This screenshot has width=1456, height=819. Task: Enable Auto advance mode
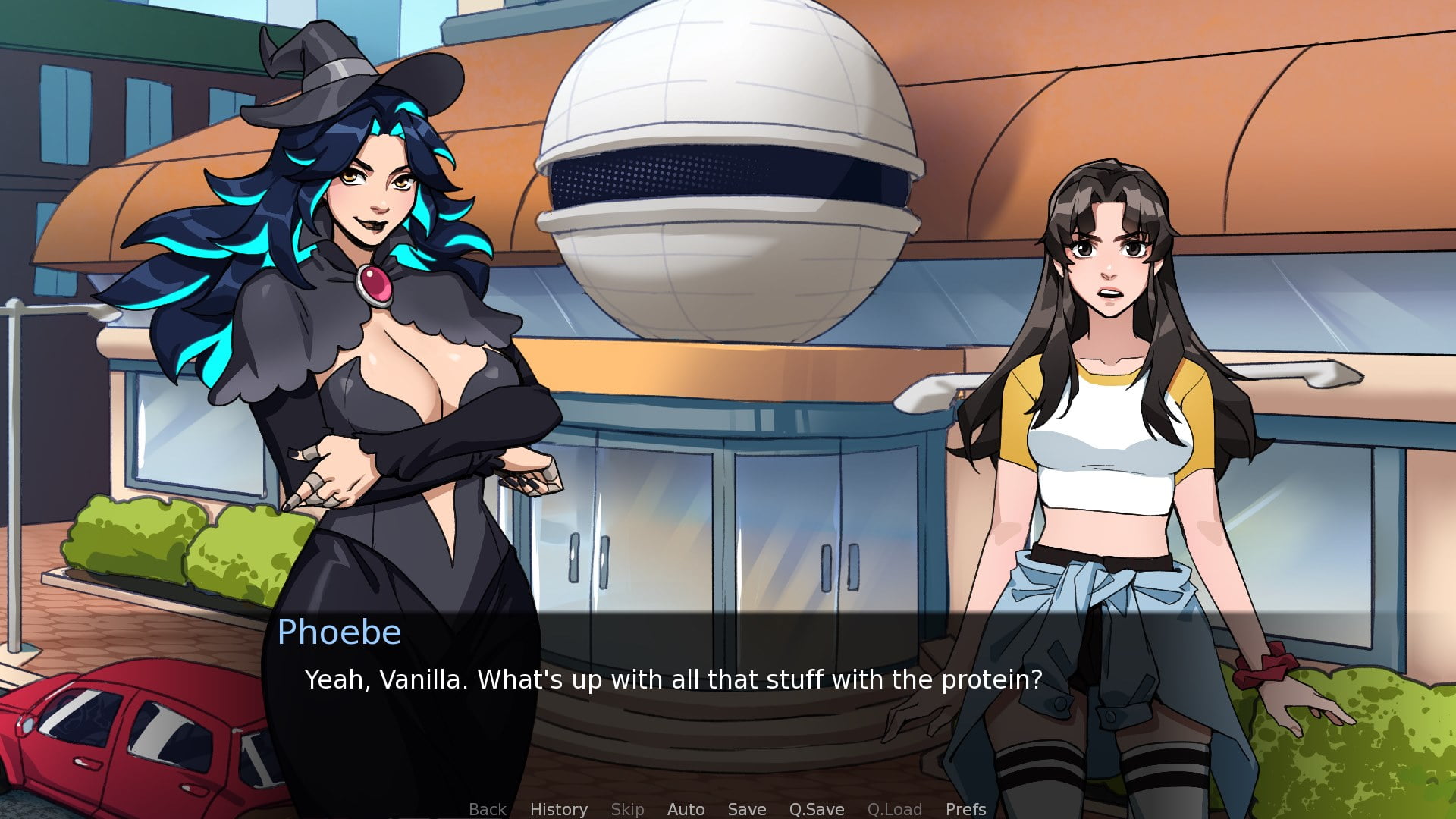click(686, 809)
